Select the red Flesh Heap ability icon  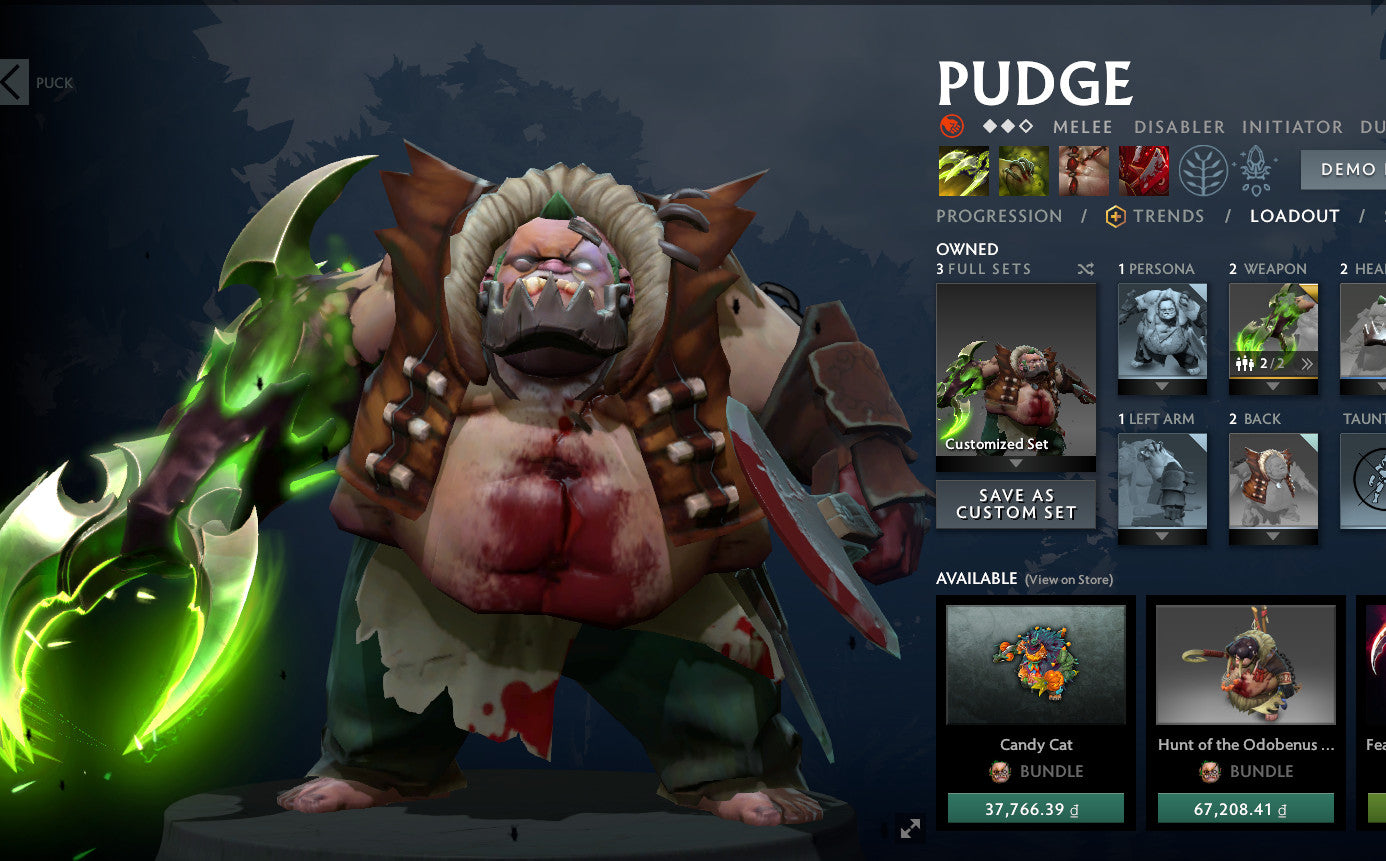coord(1082,170)
